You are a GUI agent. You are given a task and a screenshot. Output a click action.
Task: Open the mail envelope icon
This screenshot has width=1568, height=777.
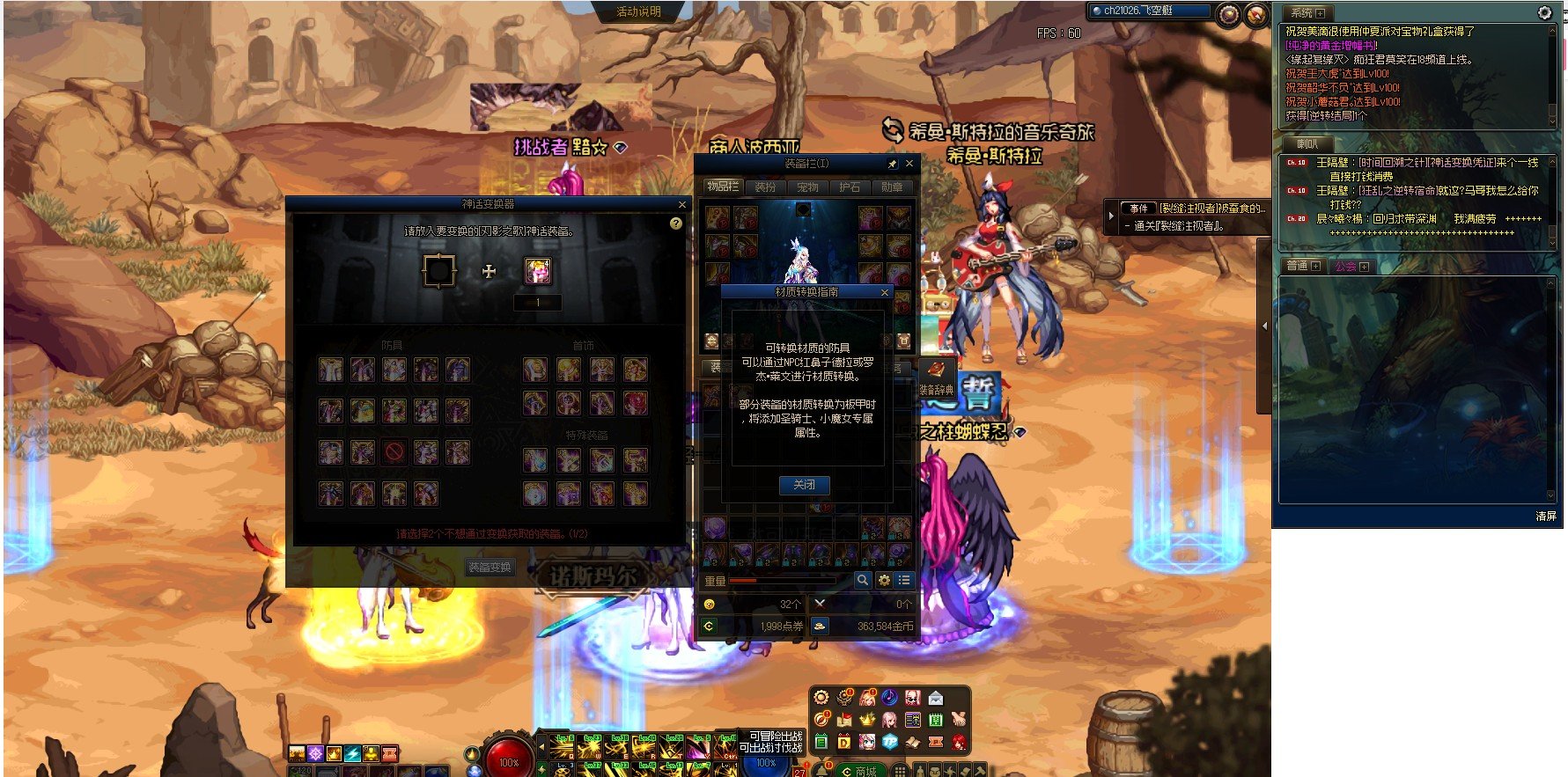(935, 698)
